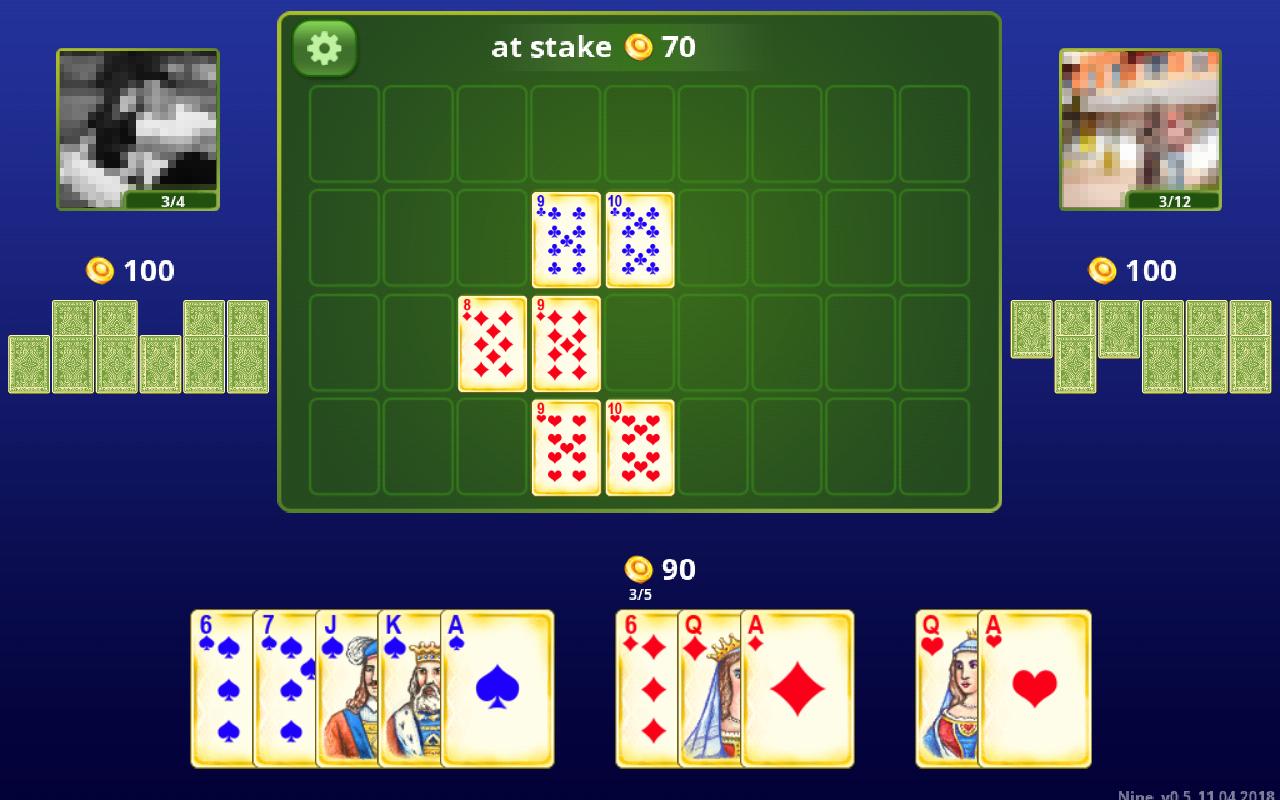Click a face-down card in the left opponent's hand

[70, 345]
